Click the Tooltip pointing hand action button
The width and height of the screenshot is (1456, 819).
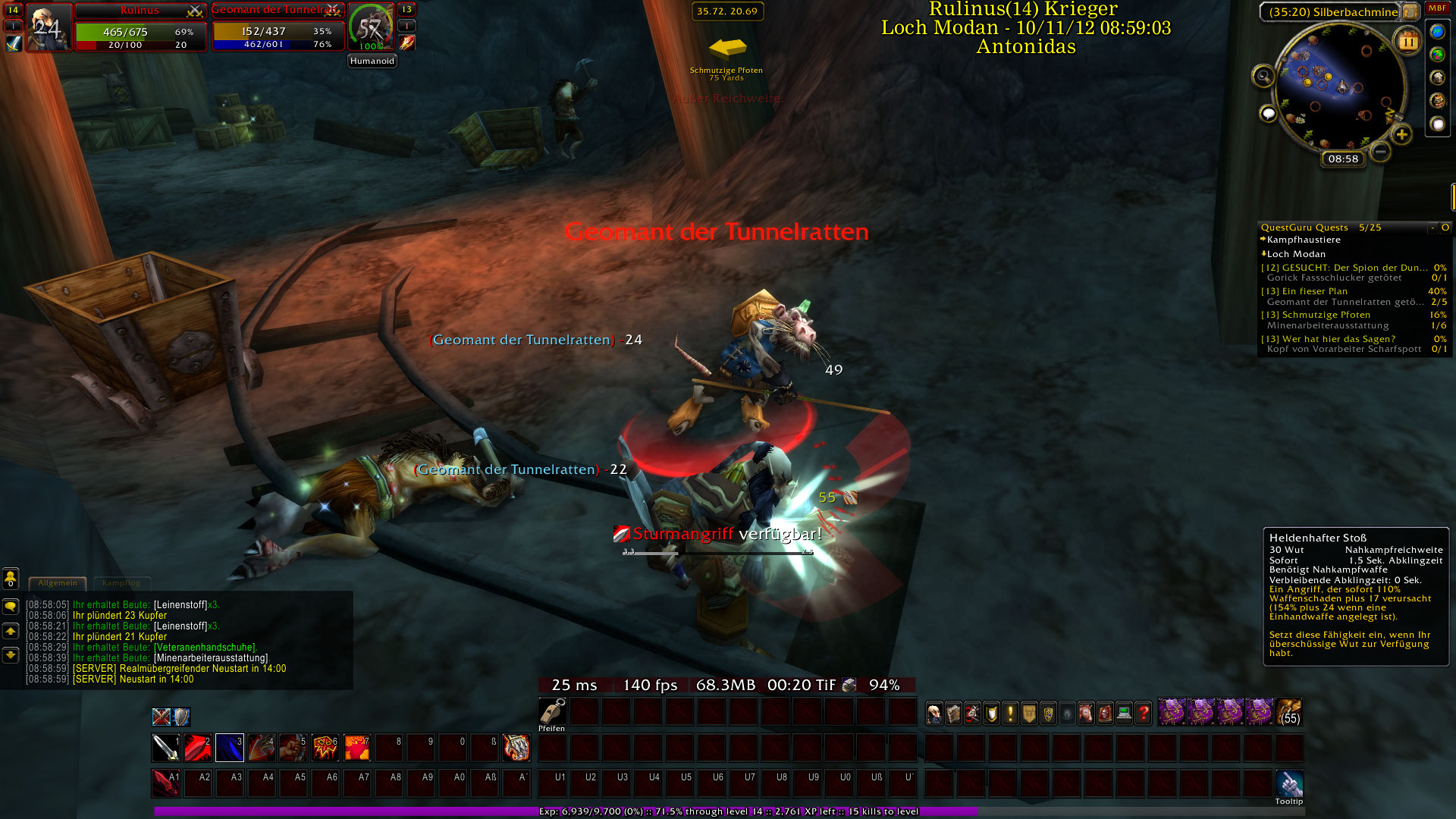(1288, 783)
